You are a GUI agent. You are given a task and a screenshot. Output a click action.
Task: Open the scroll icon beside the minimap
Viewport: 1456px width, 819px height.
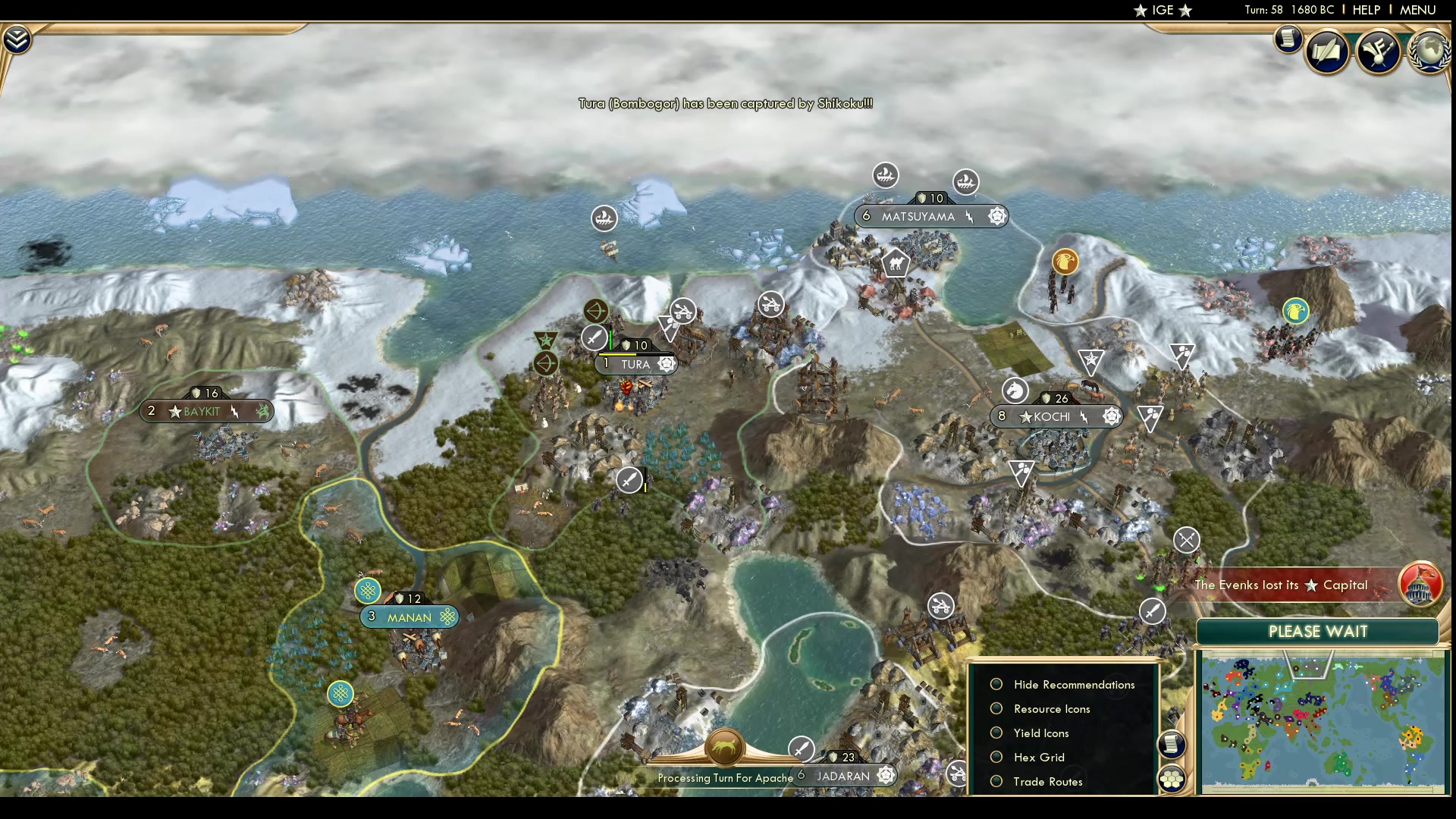[1172, 744]
